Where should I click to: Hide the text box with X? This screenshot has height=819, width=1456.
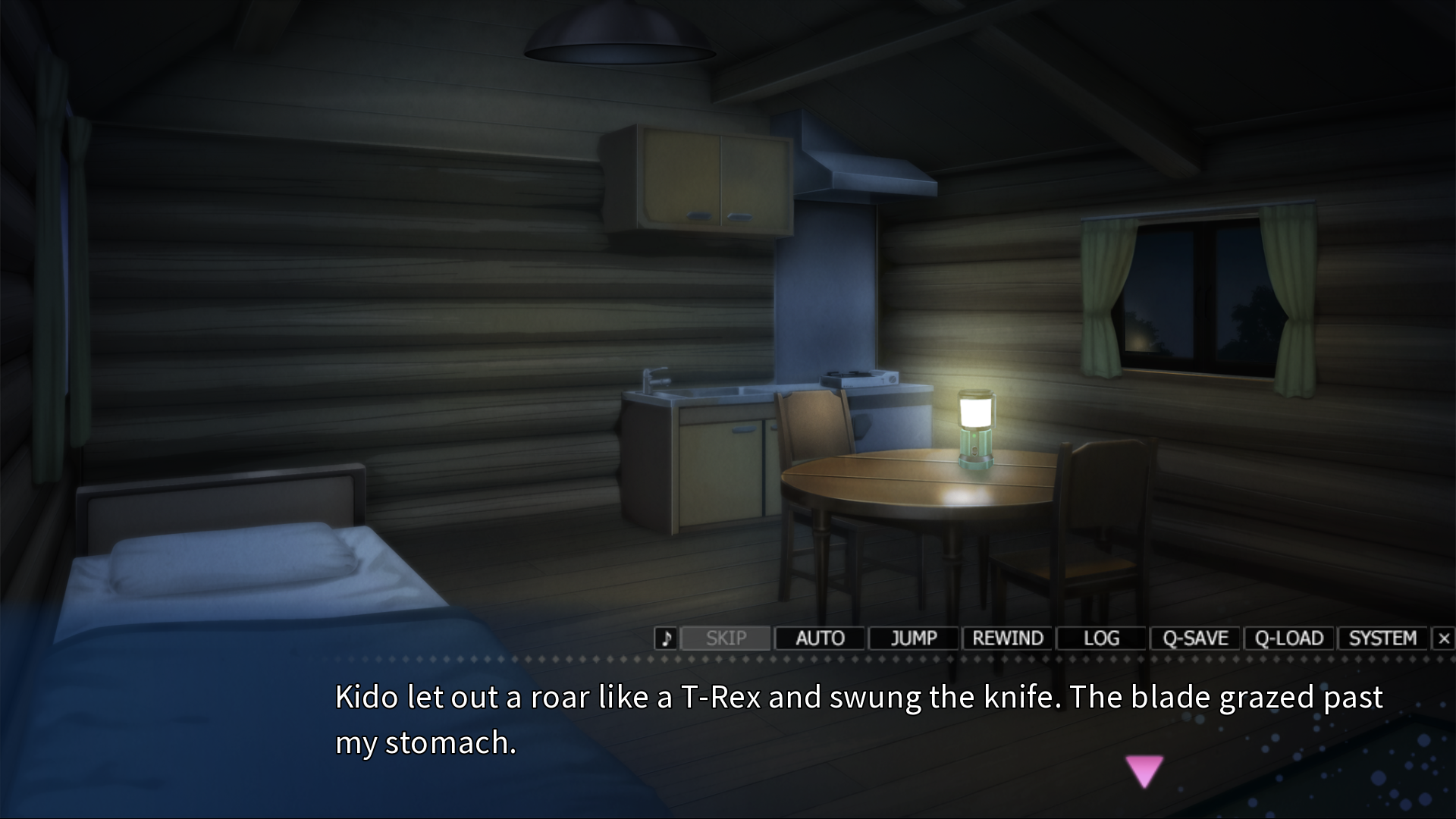click(x=1444, y=639)
